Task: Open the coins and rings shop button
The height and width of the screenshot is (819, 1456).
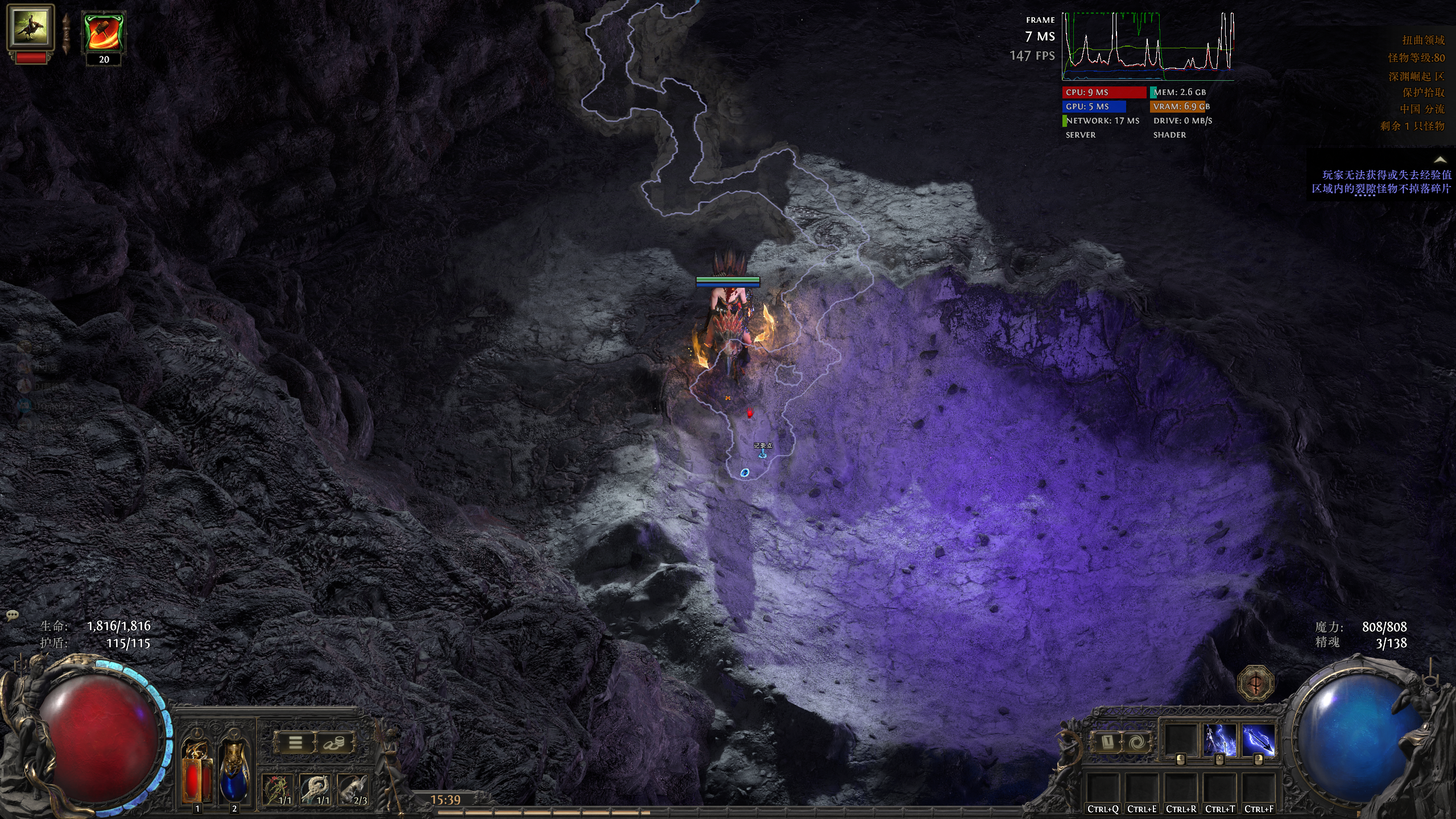Action: click(x=334, y=742)
